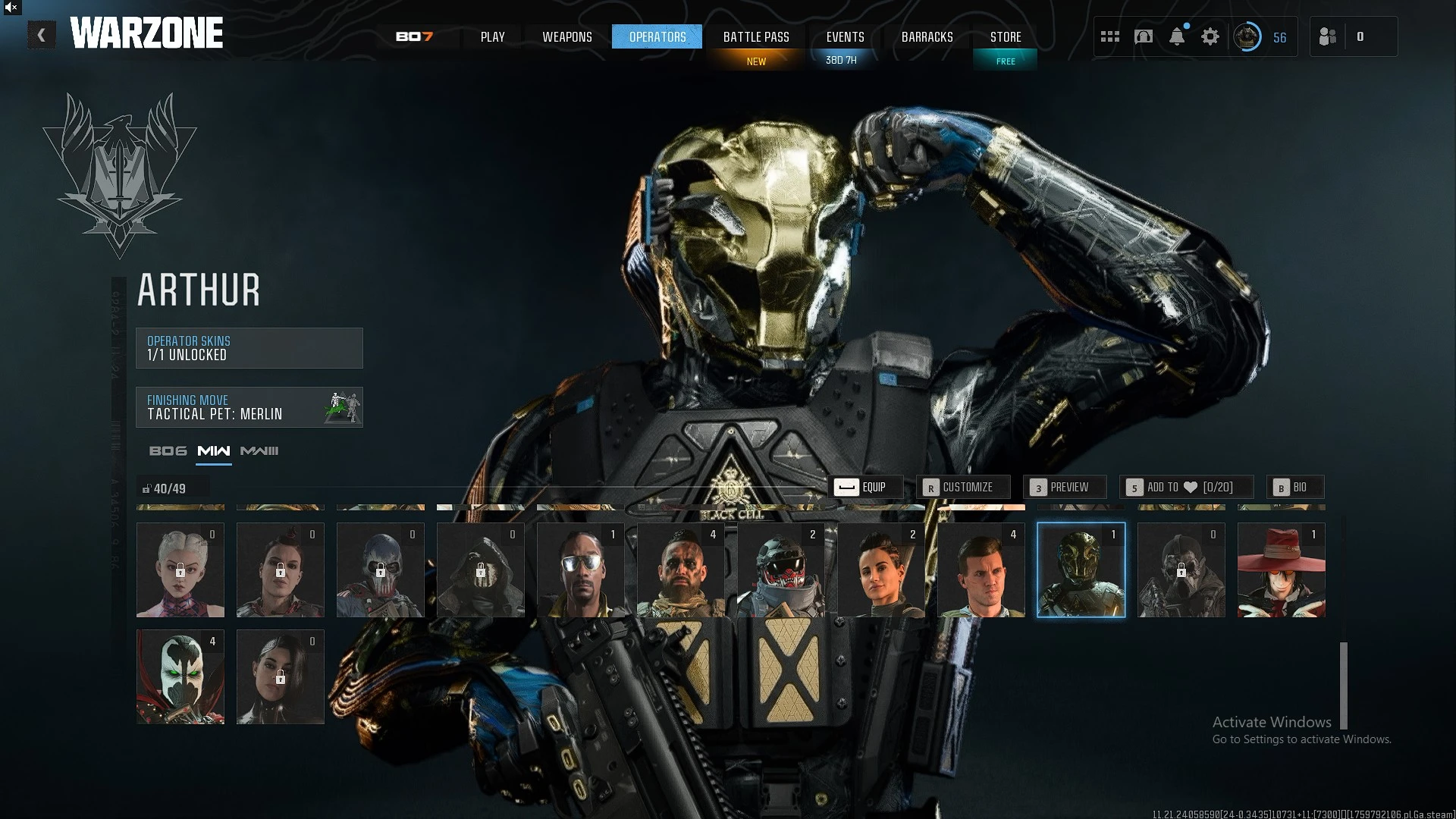Change the Finishing Move selection
Image resolution: width=1456 pixels, height=819 pixels.
point(249,407)
